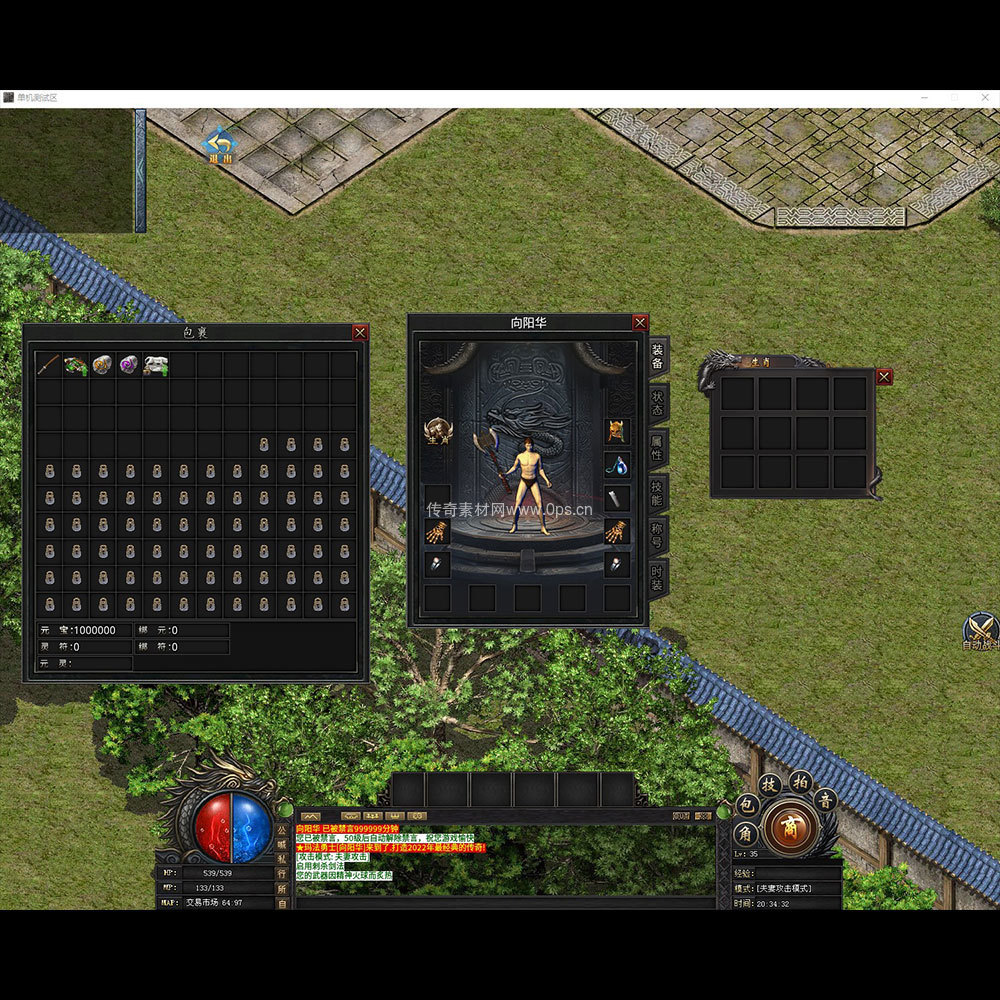1000x1000 pixels.
Task: Select the purple orb item in bag
Action: (x=129, y=365)
